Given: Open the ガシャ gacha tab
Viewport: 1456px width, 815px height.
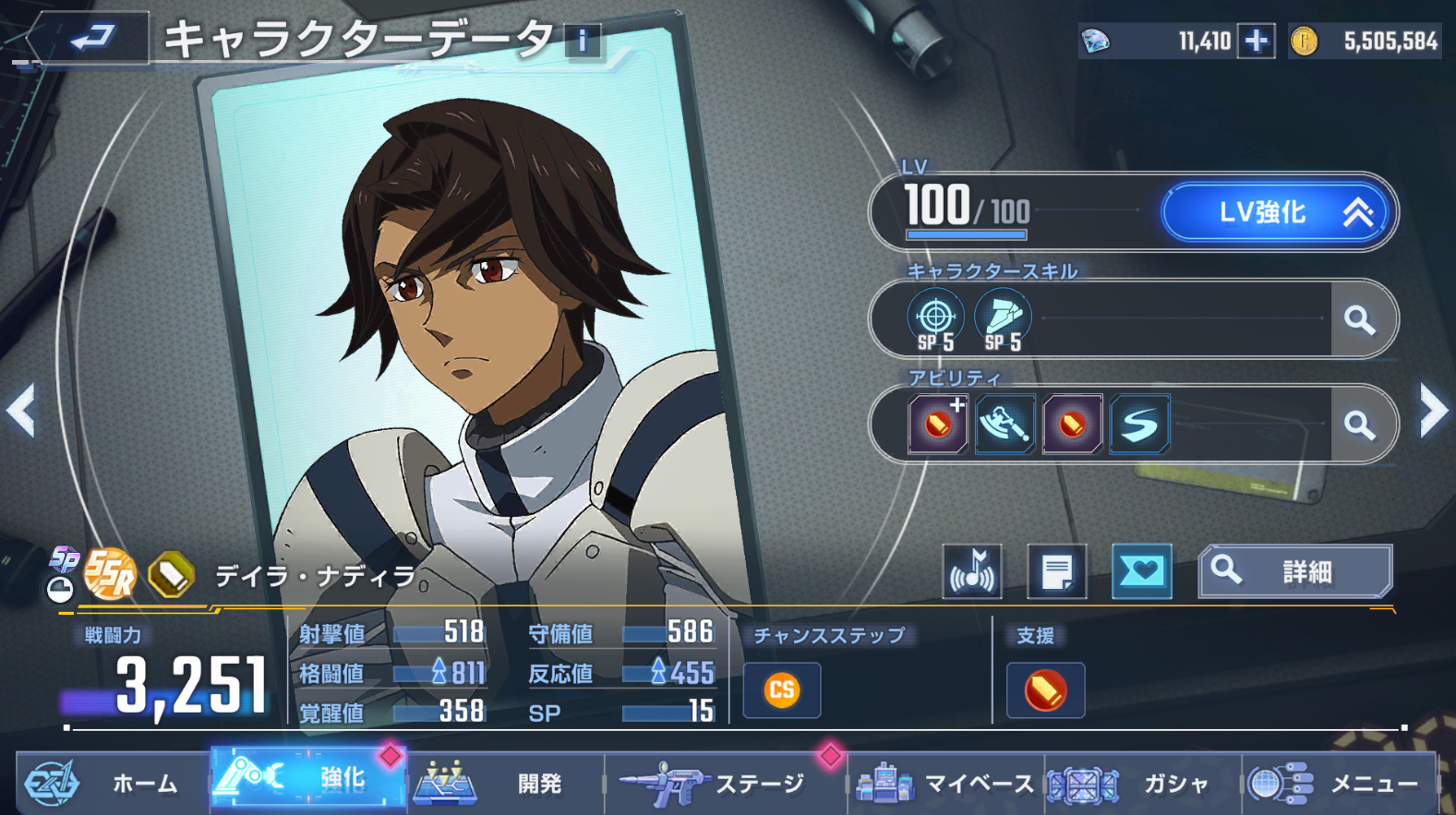Looking at the screenshot, I should 1143,784.
